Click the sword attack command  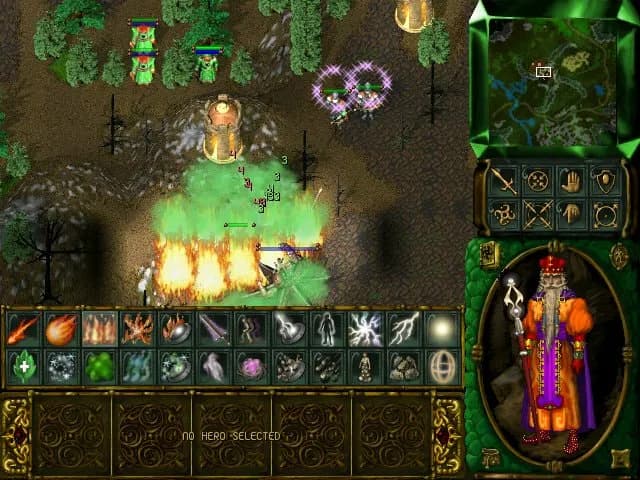point(503,182)
